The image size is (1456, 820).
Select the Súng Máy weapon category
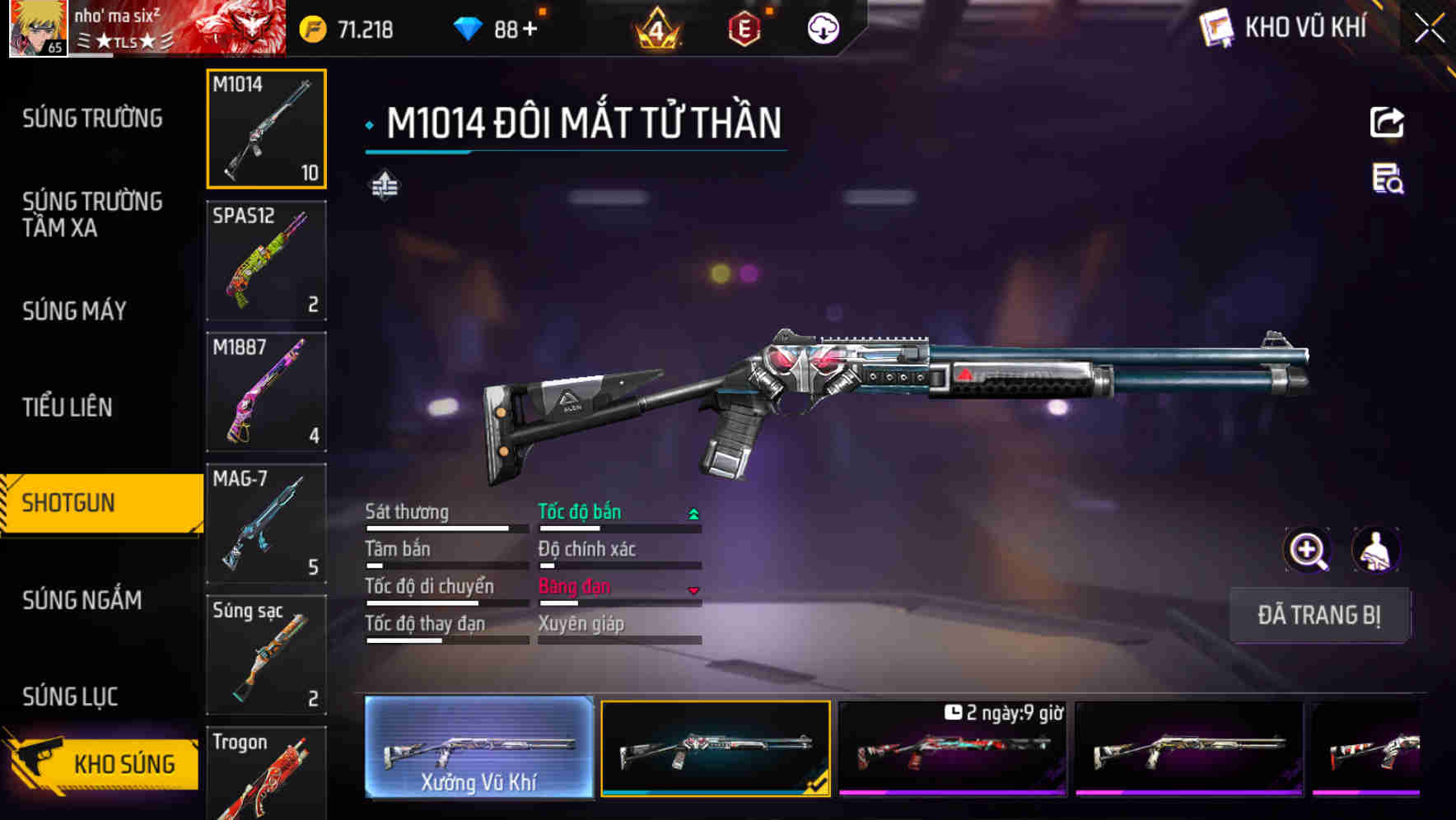pyautogui.click(x=74, y=311)
